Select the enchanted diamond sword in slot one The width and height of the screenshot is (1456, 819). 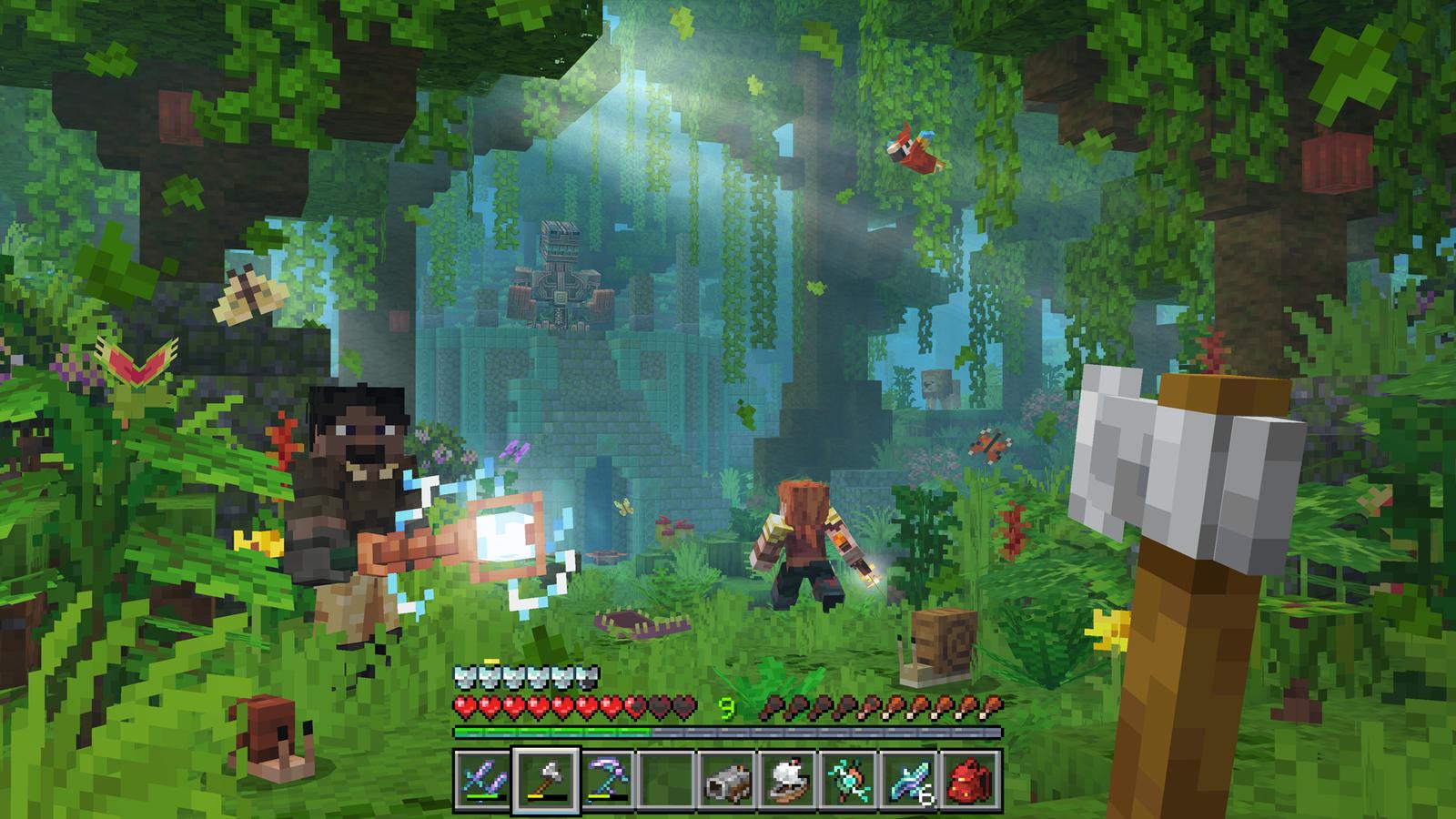(481, 779)
